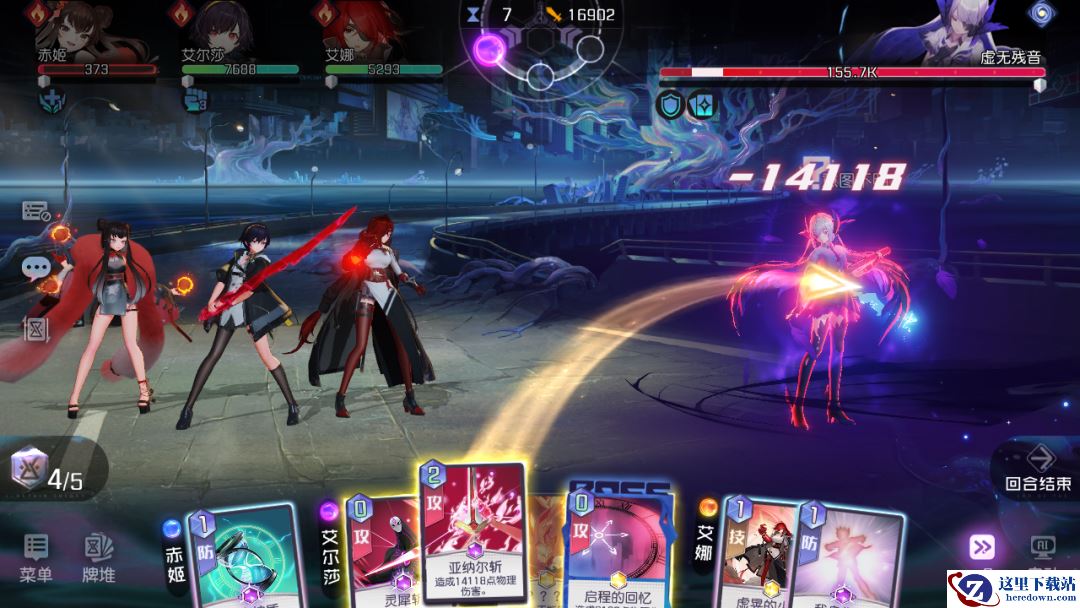Viewport: 1080px width, 608px height.
Task: Open the chat speech bubble
Action: tap(37, 267)
